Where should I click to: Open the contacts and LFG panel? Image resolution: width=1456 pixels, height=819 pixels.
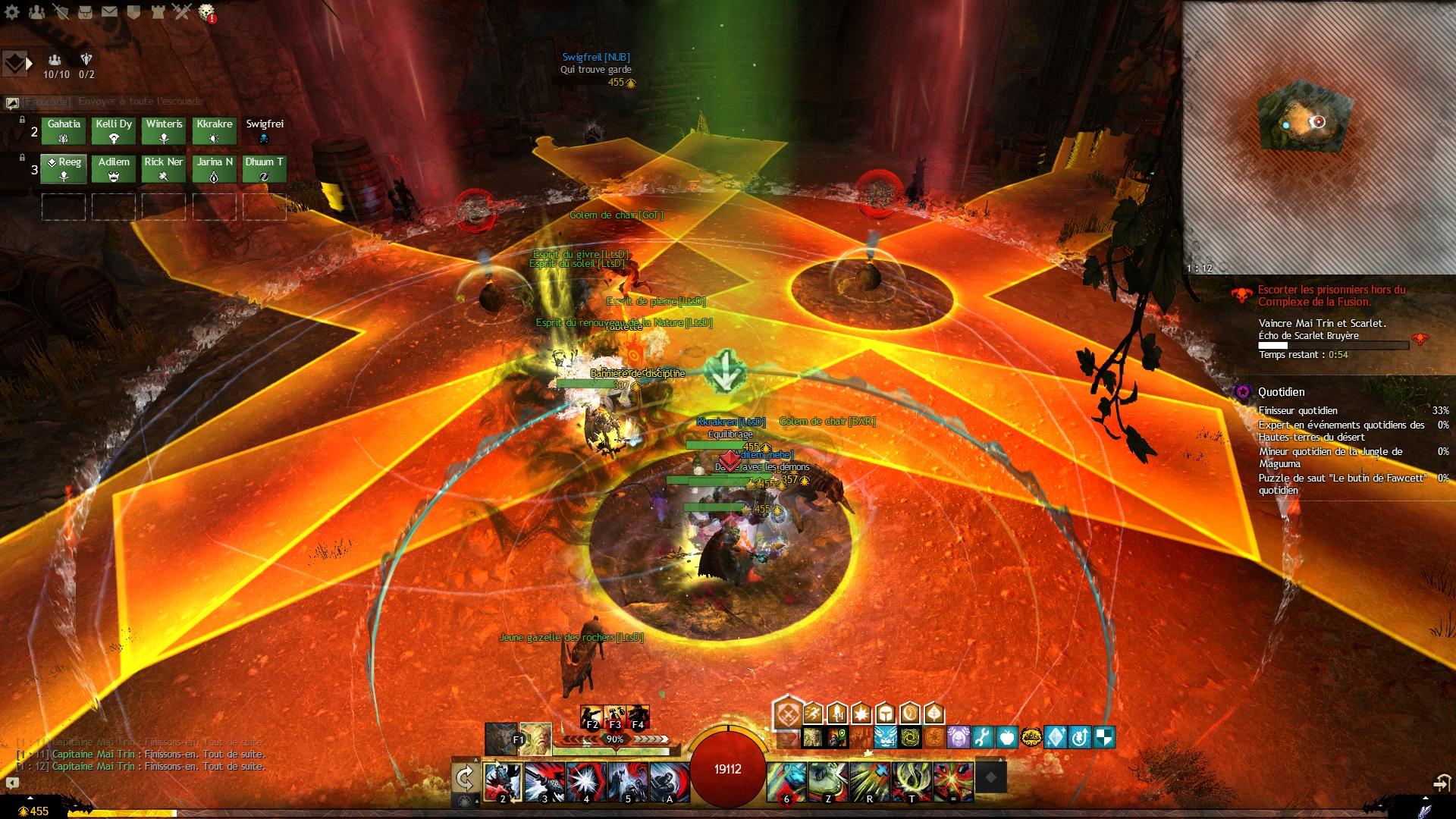pos(36,11)
